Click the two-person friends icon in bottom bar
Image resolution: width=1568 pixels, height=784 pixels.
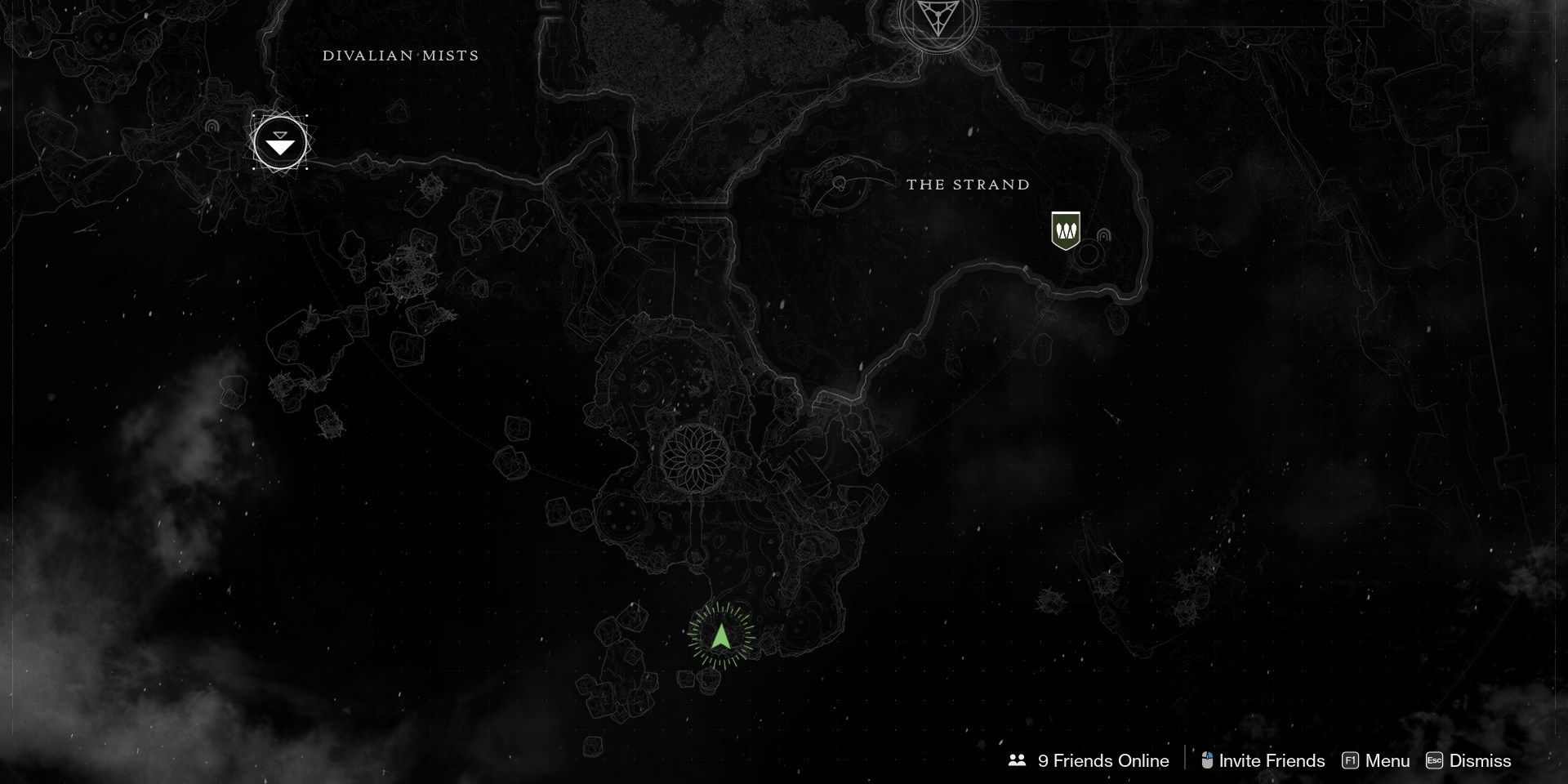tap(1018, 760)
